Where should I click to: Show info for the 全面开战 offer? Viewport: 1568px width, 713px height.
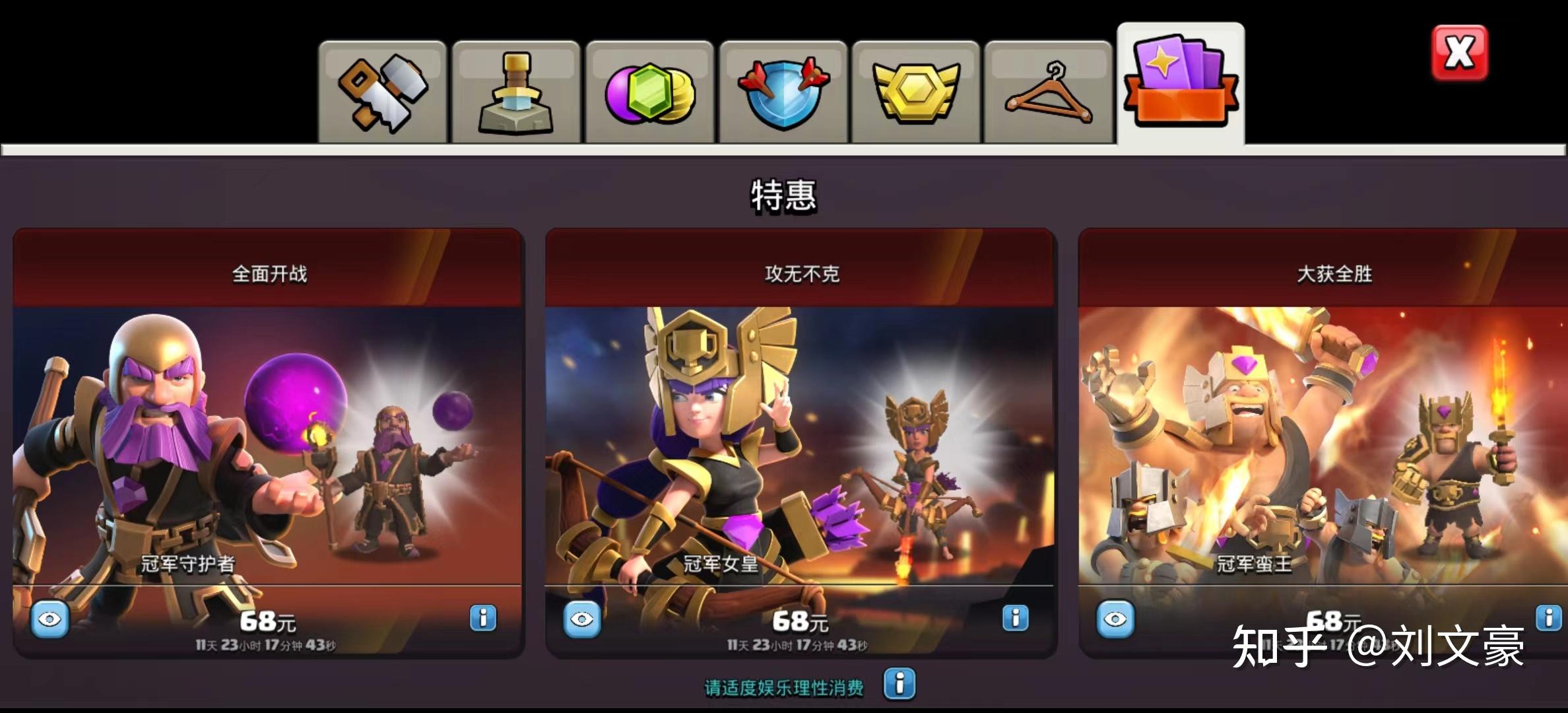click(x=483, y=618)
